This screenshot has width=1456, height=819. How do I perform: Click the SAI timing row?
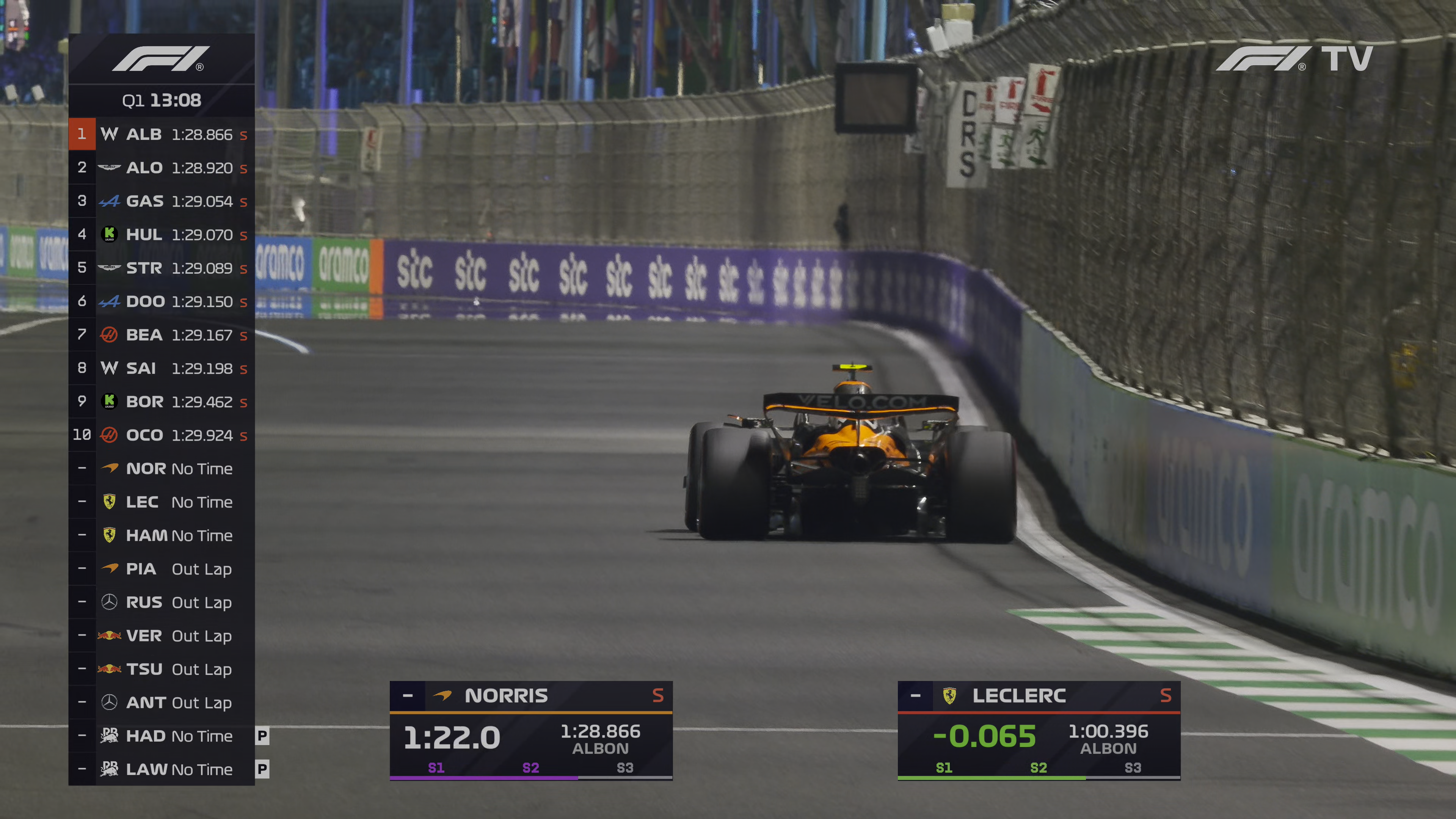[x=162, y=368]
